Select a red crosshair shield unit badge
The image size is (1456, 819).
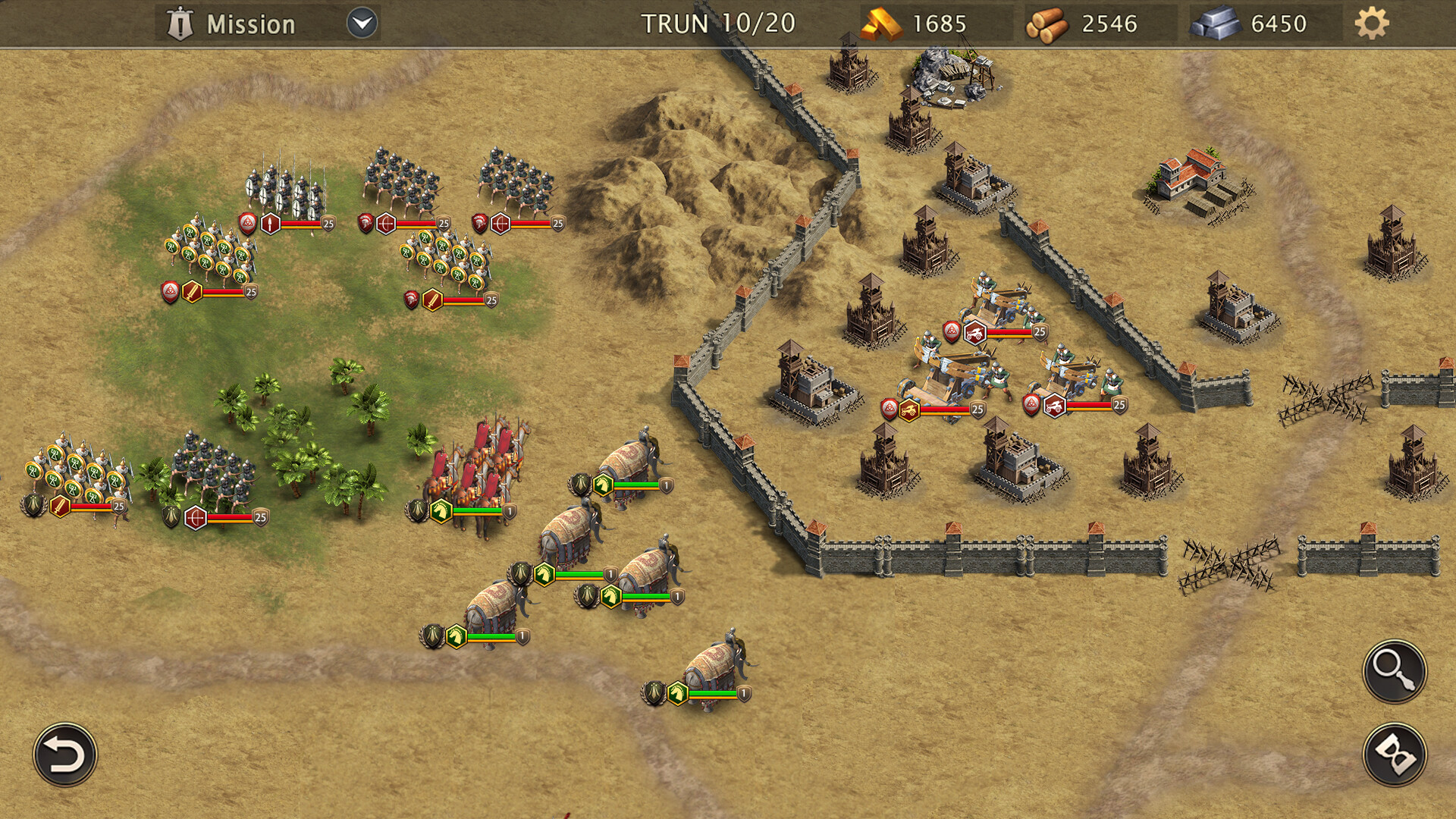click(388, 224)
